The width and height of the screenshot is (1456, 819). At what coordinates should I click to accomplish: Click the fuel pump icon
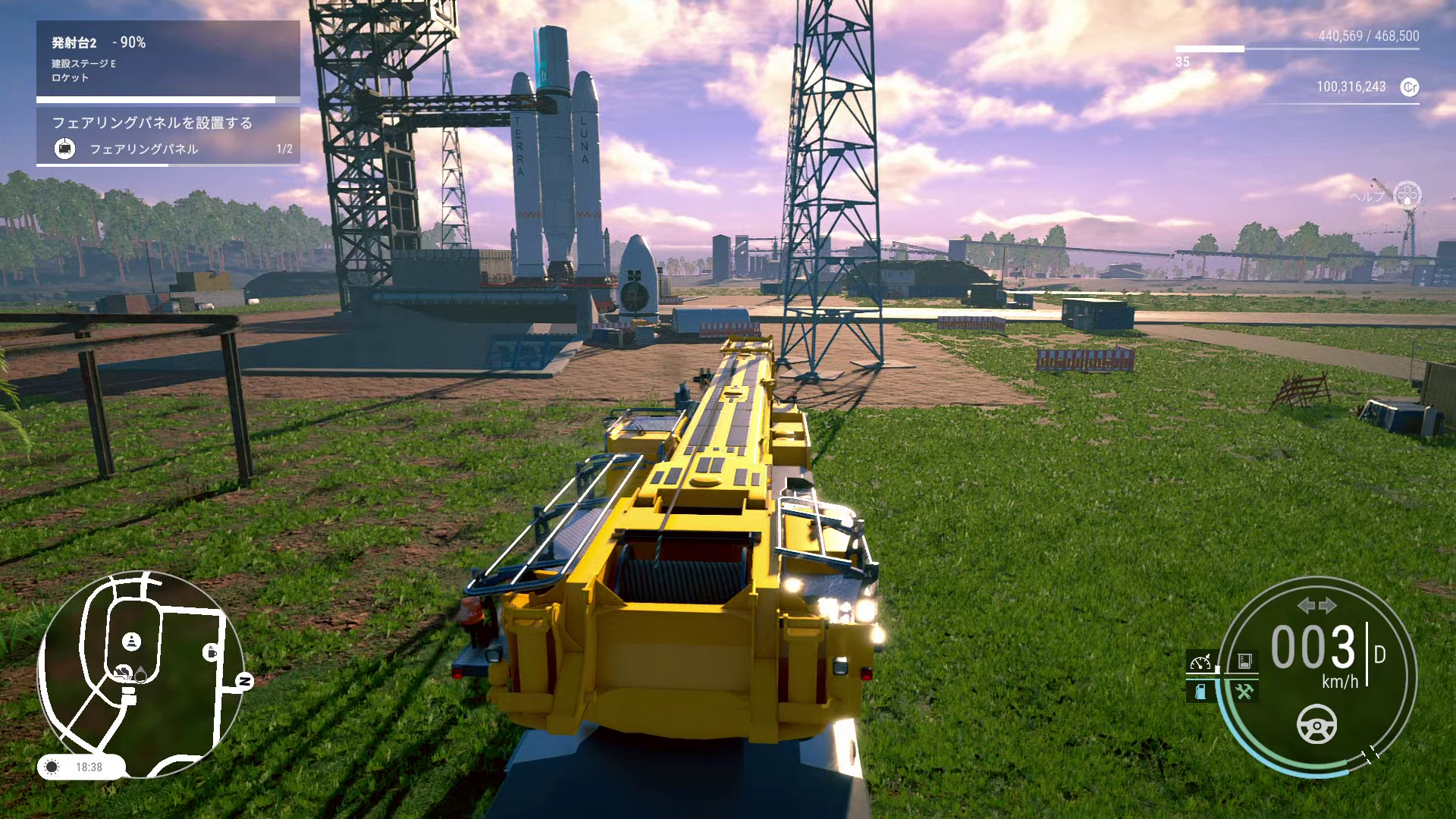(1200, 692)
